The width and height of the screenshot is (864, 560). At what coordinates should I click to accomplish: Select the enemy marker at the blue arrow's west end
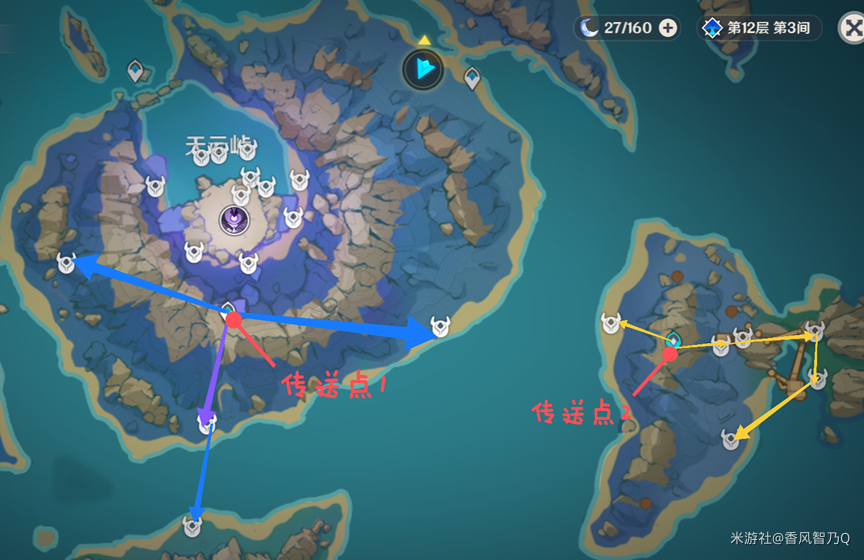click(x=67, y=263)
